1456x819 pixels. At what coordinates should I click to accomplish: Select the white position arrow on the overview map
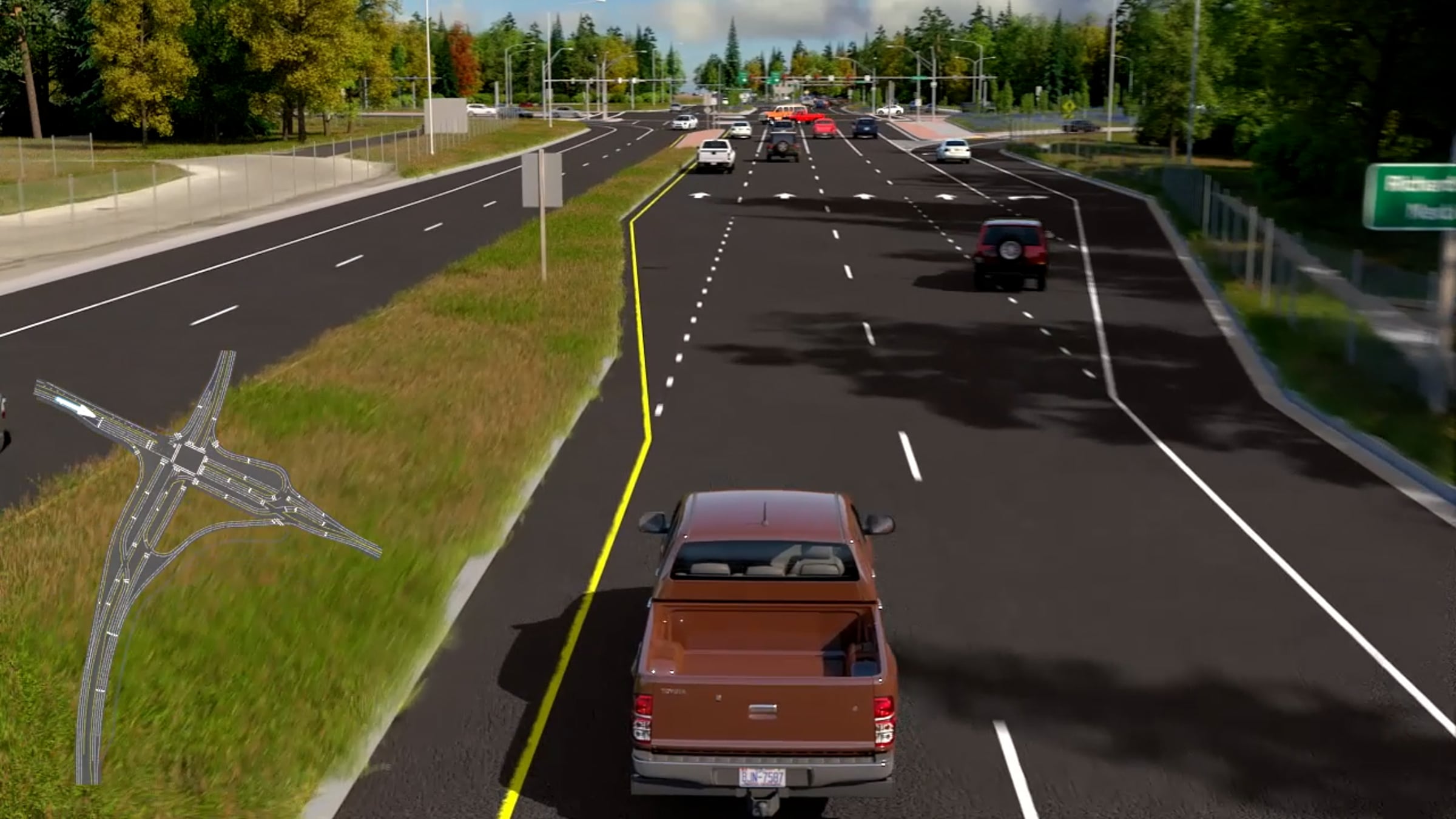coord(76,406)
